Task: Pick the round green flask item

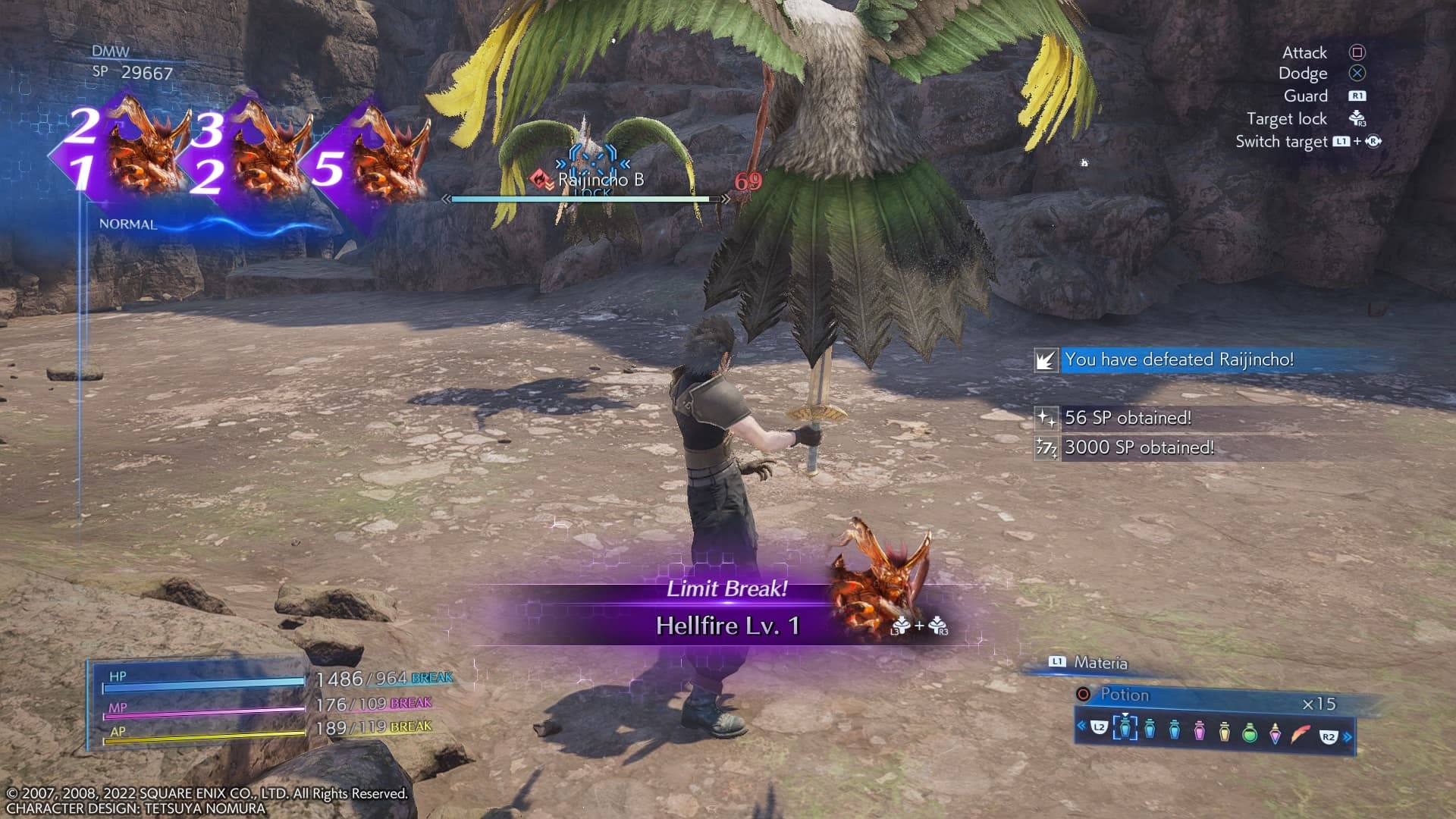Action: click(x=1250, y=732)
